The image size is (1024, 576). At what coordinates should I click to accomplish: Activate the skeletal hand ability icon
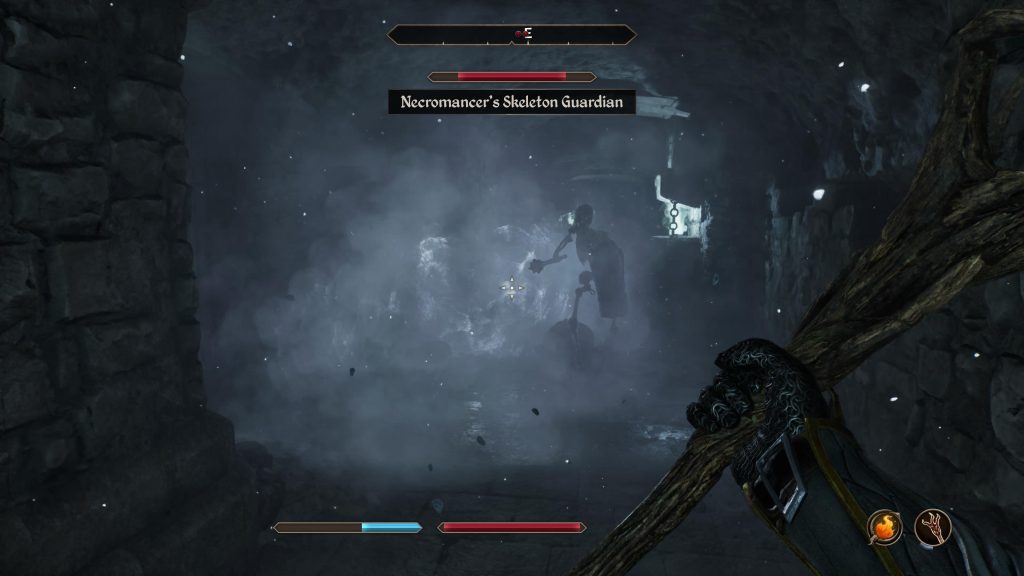tap(932, 527)
